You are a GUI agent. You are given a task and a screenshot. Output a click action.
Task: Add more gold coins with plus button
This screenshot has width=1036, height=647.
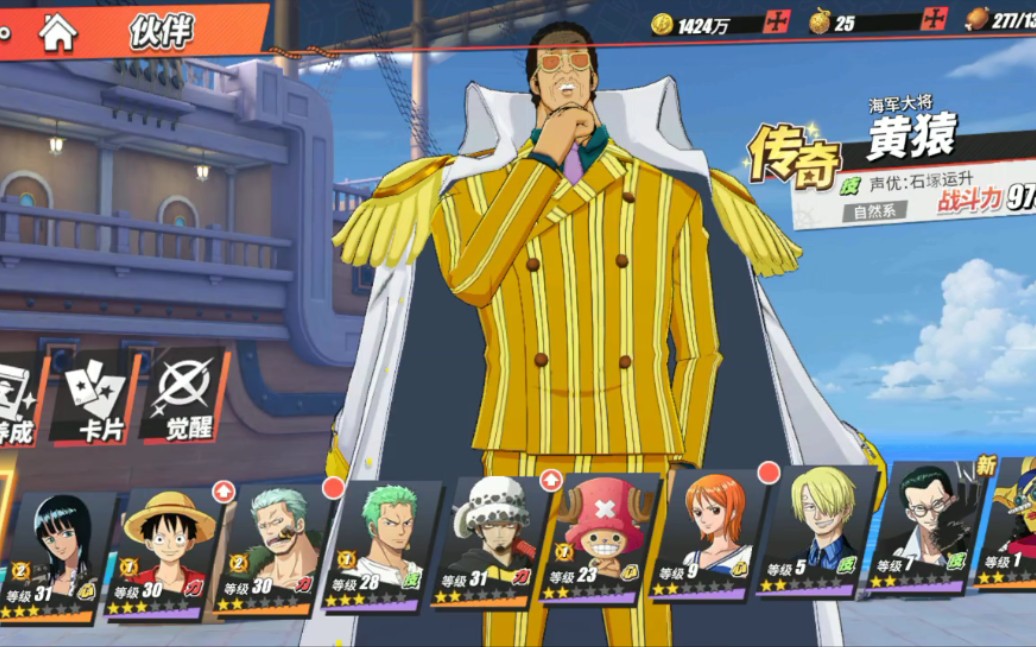coord(776,22)
